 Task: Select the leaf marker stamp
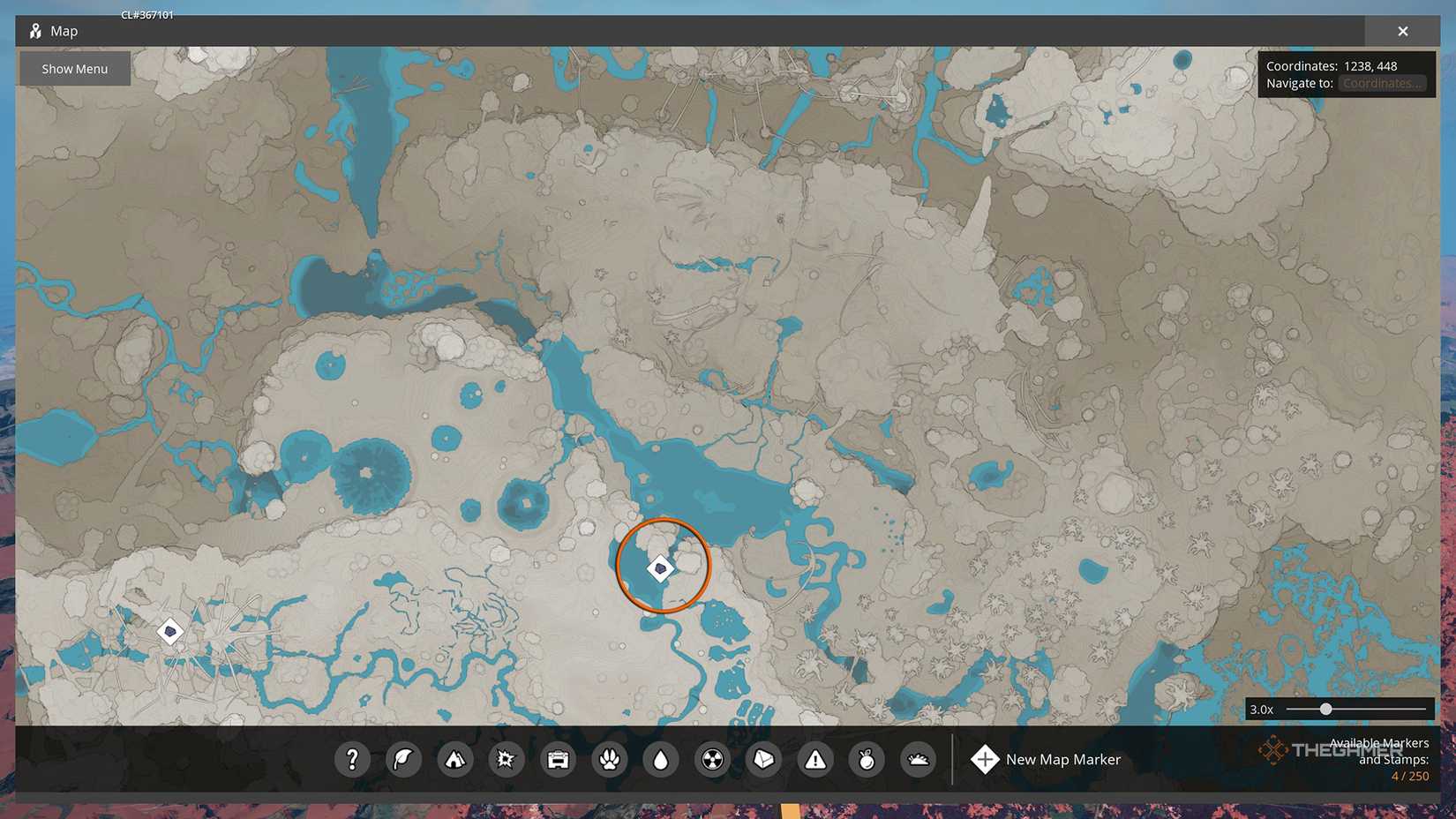404,759
